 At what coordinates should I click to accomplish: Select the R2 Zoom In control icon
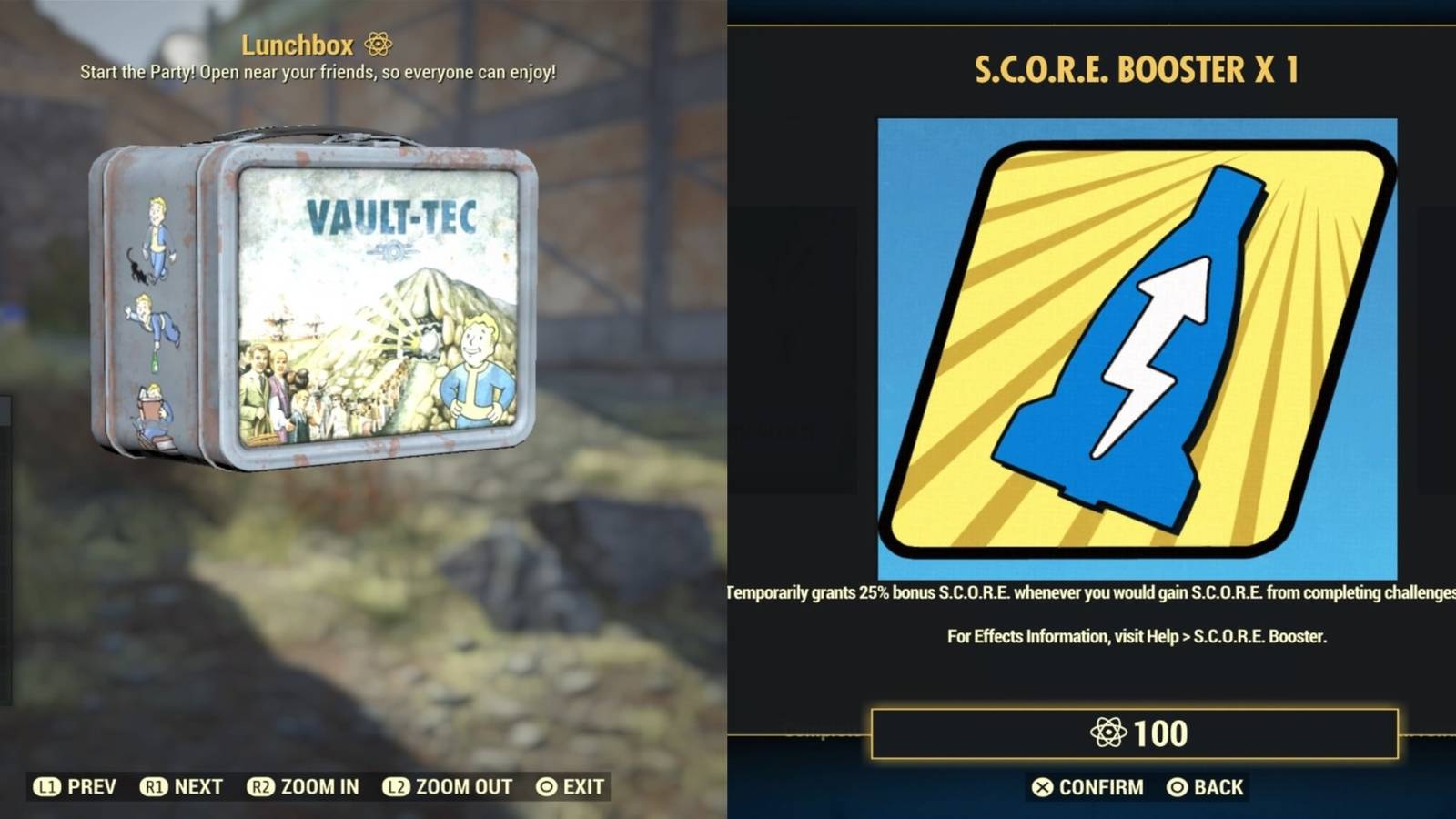[x=260, y=786]
